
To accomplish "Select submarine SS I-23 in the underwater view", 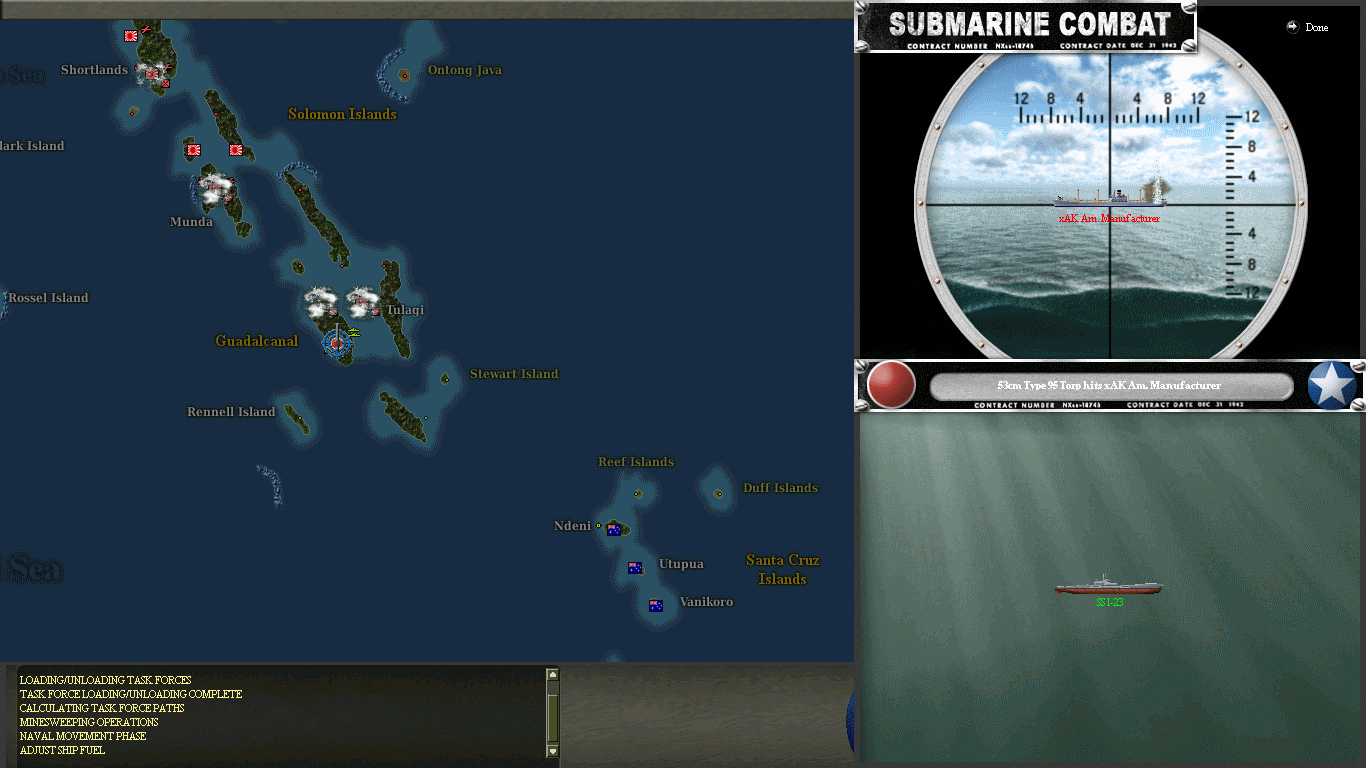I will (x=1108, y=588).
